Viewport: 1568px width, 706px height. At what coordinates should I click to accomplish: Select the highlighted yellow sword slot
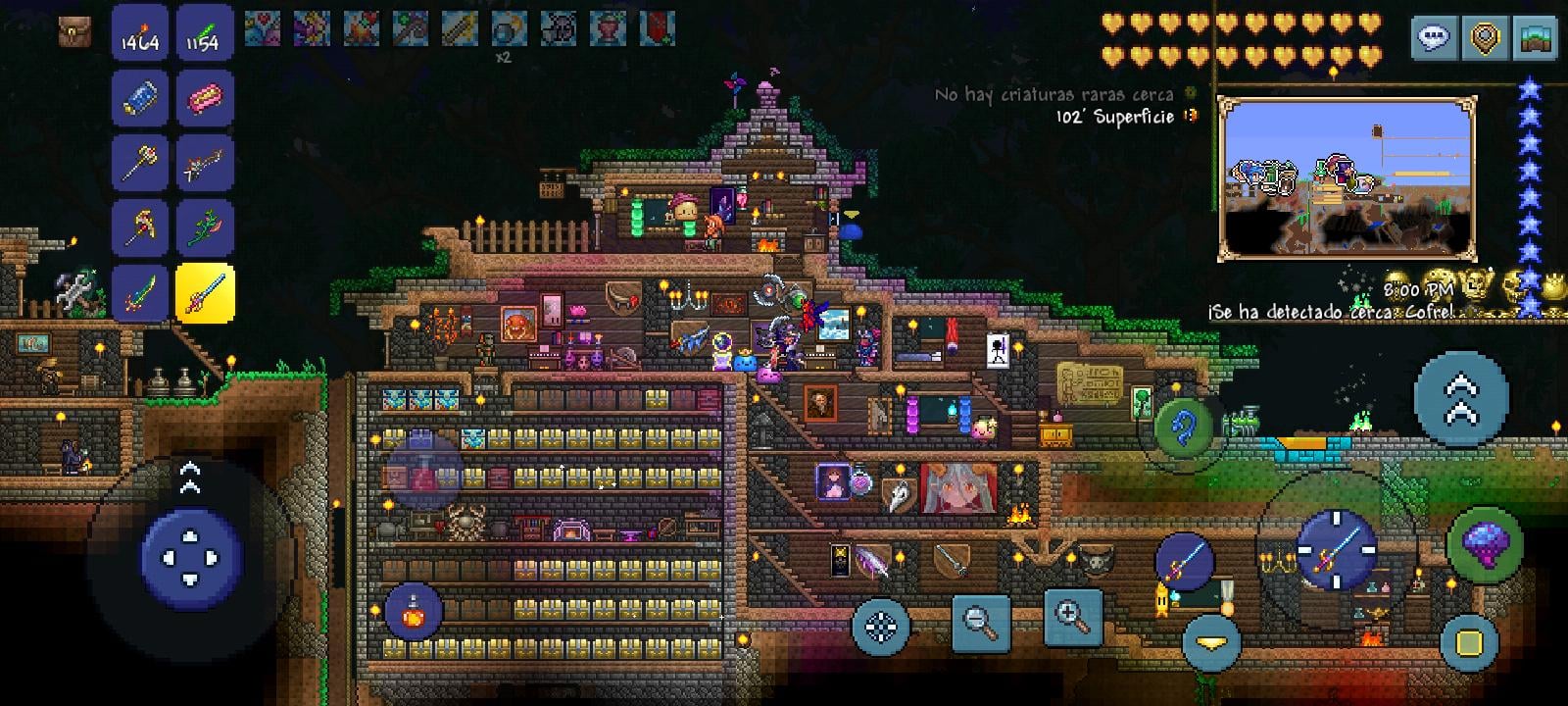coord(205,292)
